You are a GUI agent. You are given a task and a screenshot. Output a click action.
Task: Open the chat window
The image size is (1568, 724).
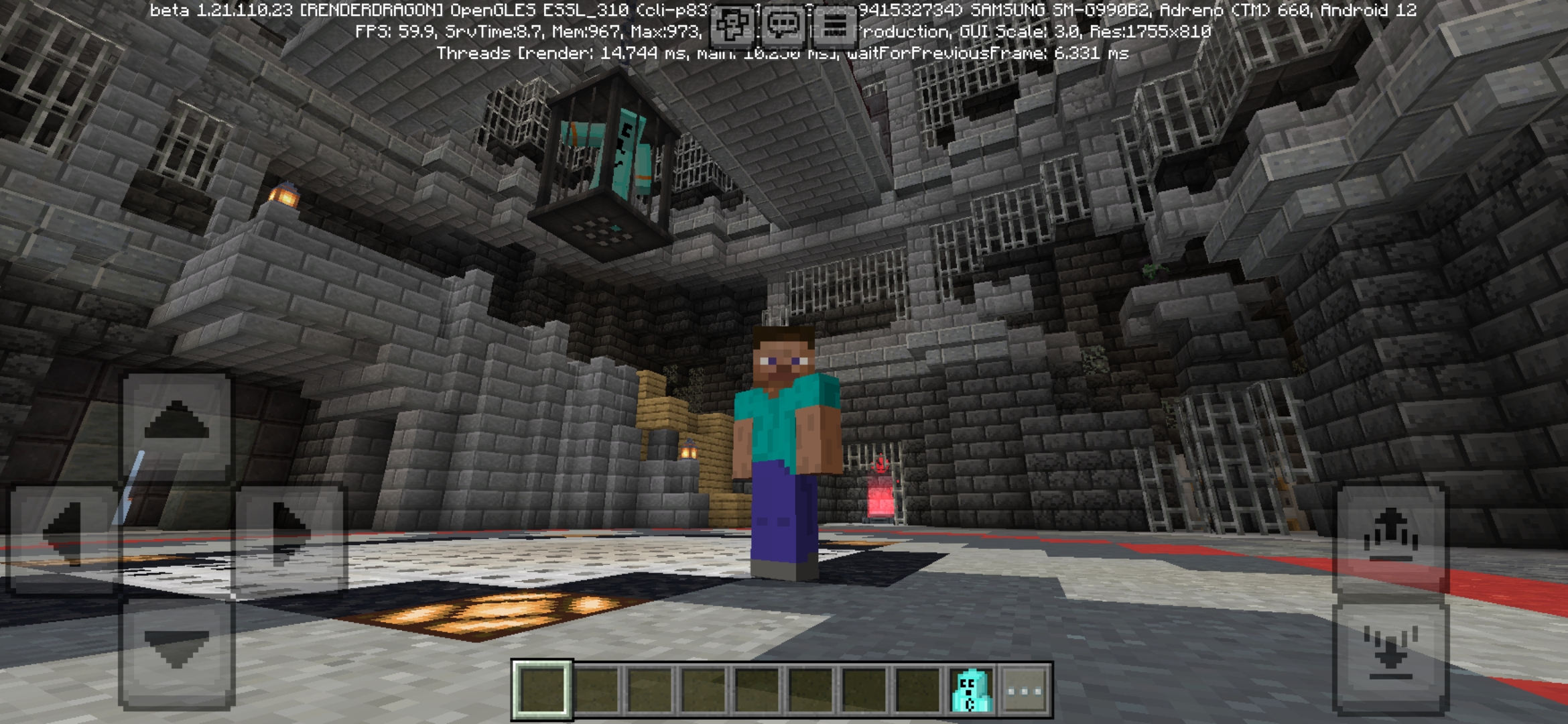tap(784, 27)
